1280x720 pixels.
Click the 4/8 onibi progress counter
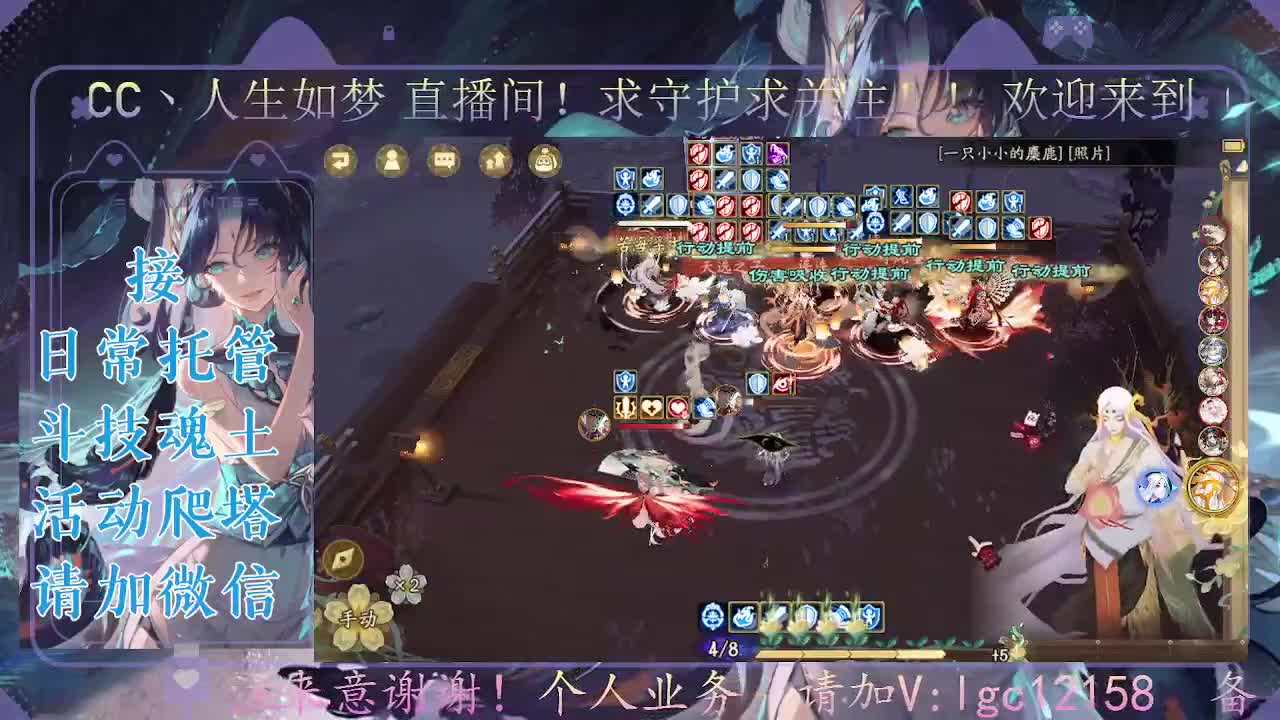723,648
